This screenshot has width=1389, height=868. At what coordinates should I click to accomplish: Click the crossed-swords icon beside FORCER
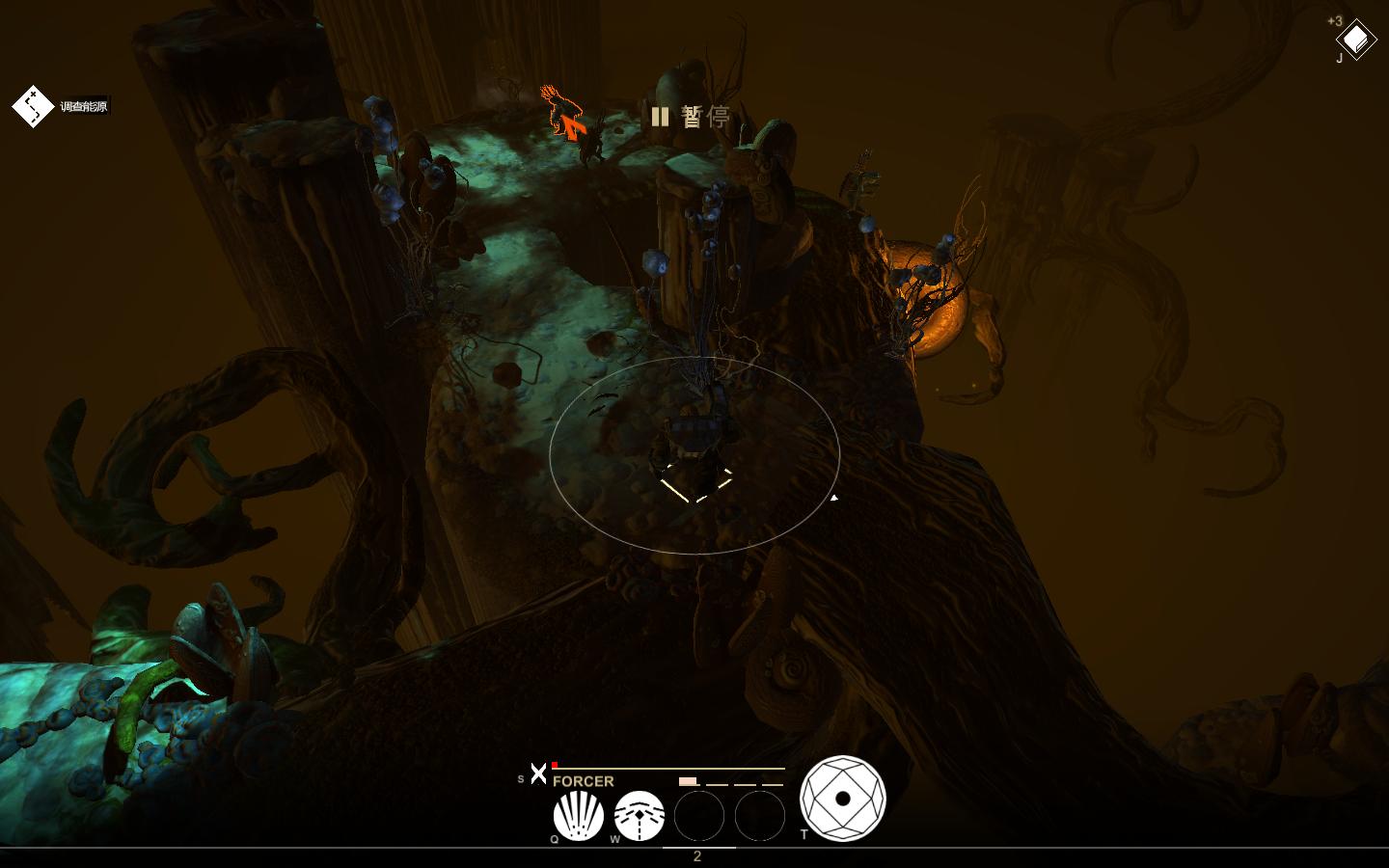[x=538, y=773]
